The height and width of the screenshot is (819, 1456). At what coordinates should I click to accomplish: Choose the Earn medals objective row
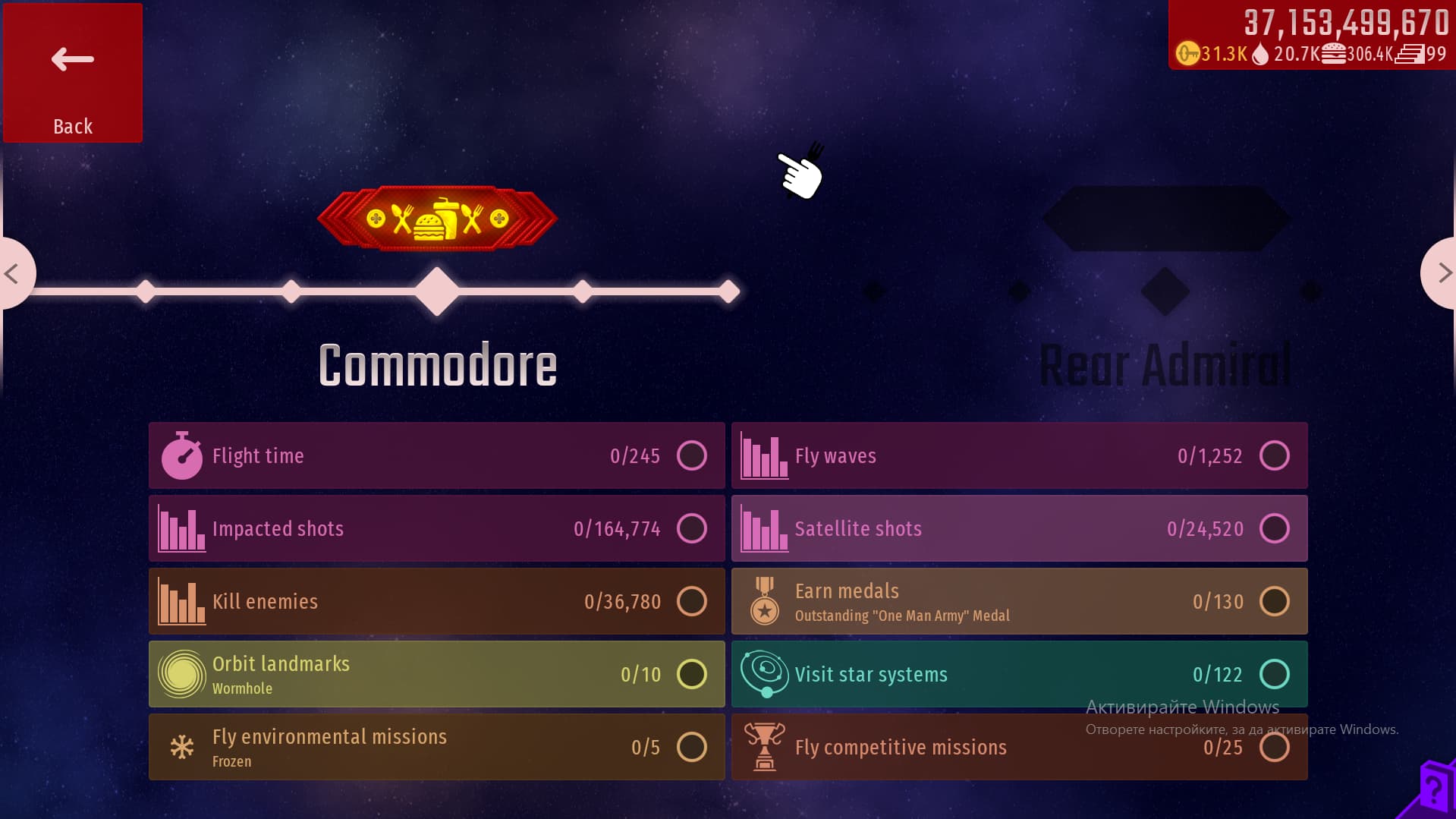tap(1019, 601)
